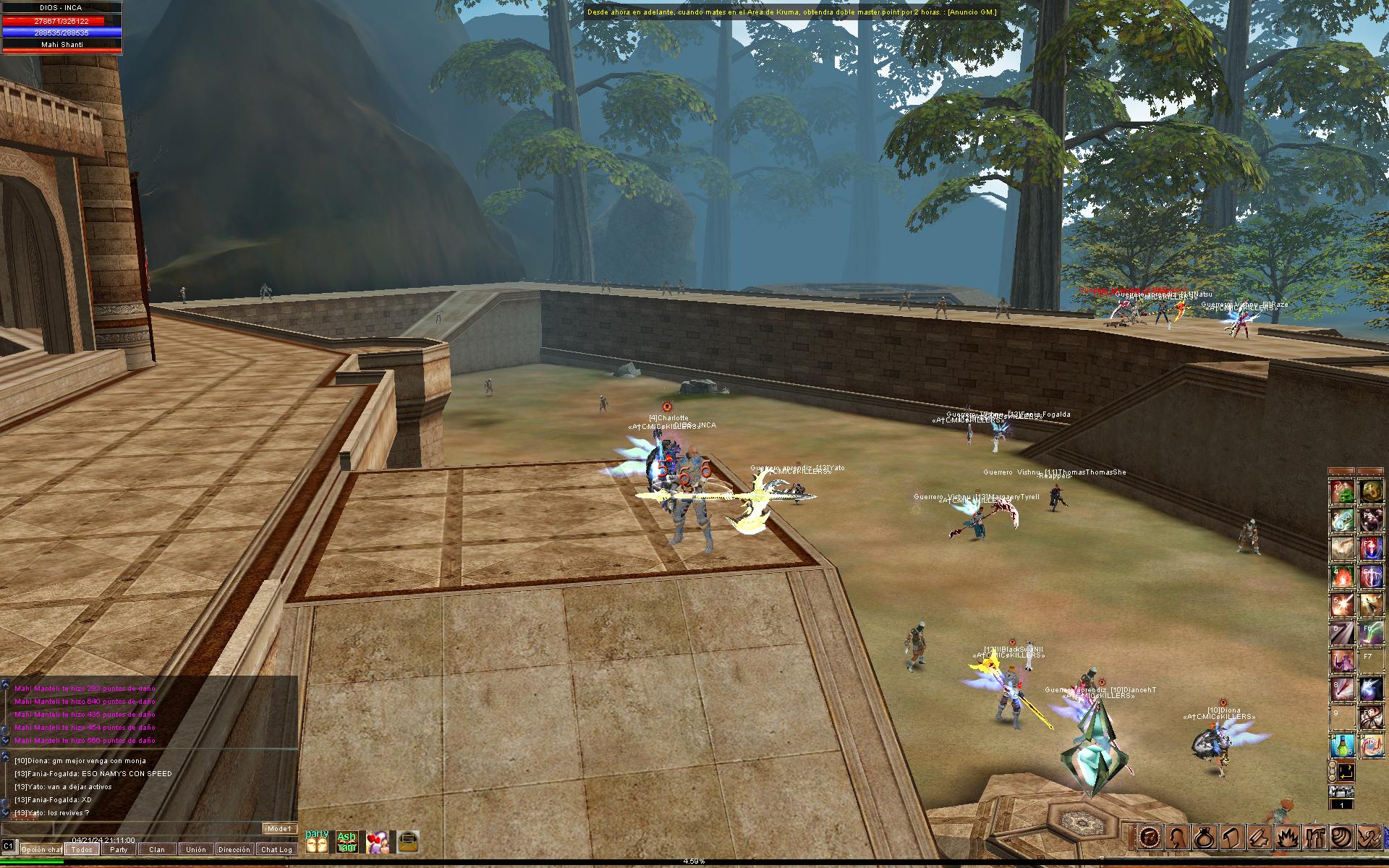1389x868 pixels.
Task: Open the Chat Log
Action: point(276,849)
